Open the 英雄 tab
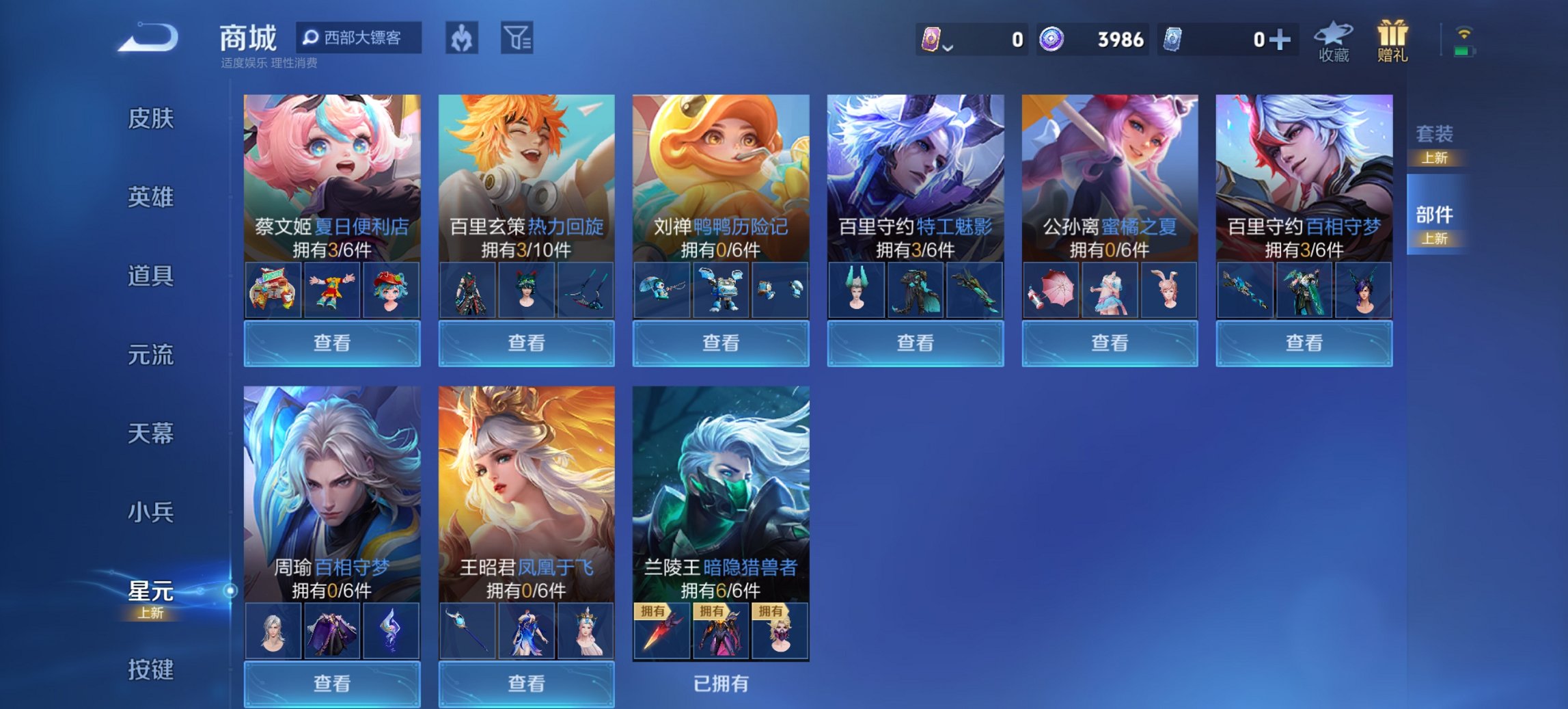1568x709 pixels. pyautogui.click(x=152, y=198)
